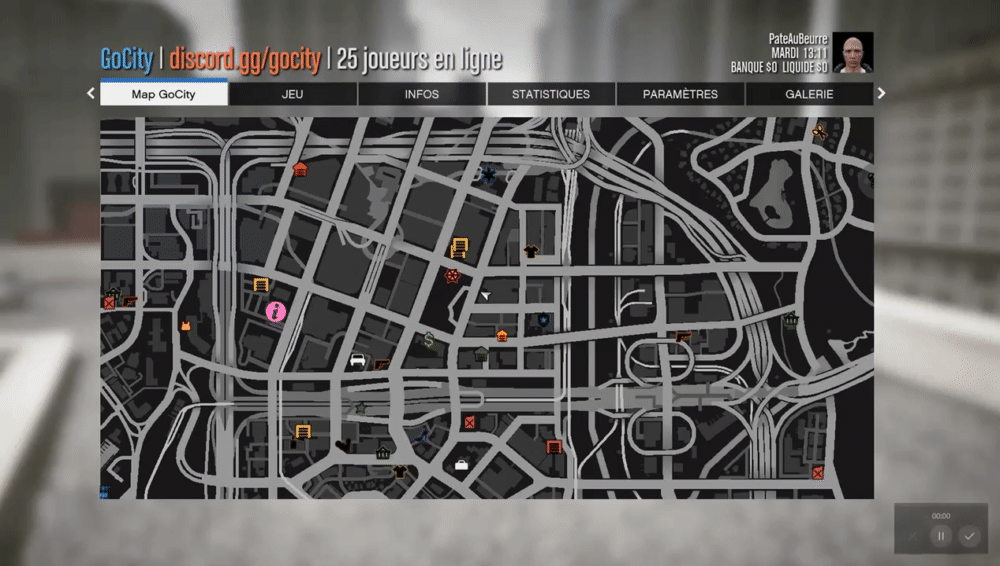Click the white car marker on the map
Image resolution: width=1000 pixels, height=566 pixels.
click(x=357, y=361)
